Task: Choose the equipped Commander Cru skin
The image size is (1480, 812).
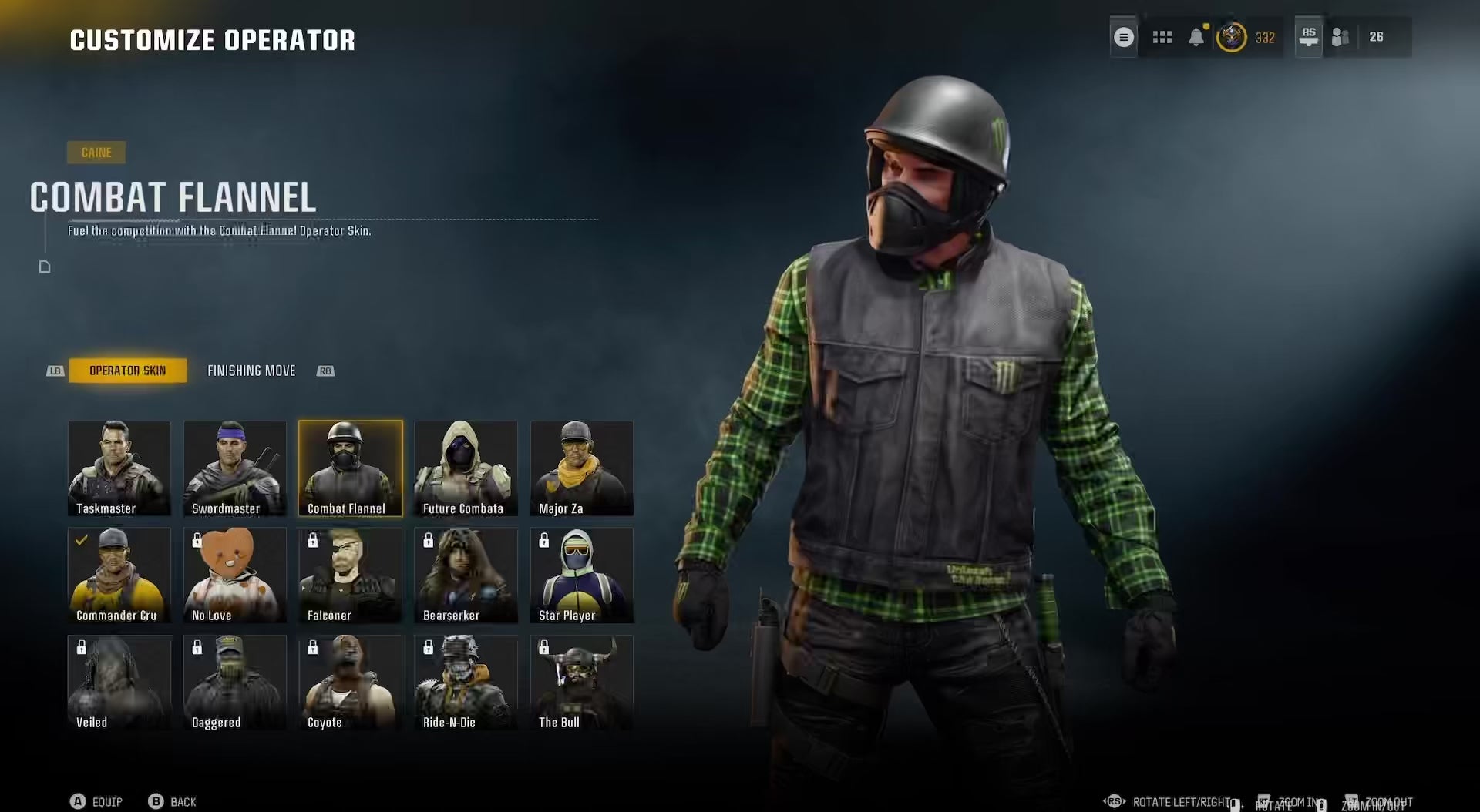Action: click(x=119, y=575)
